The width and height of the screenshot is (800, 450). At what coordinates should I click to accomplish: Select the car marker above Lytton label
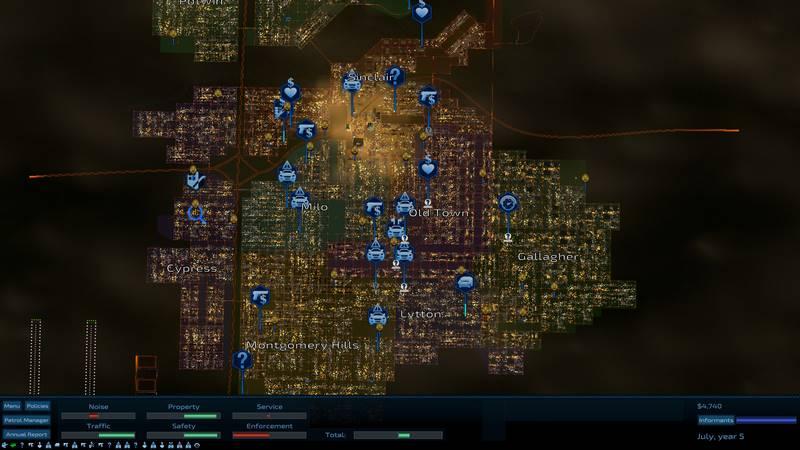pyautogui.click(x=377, y=317)
